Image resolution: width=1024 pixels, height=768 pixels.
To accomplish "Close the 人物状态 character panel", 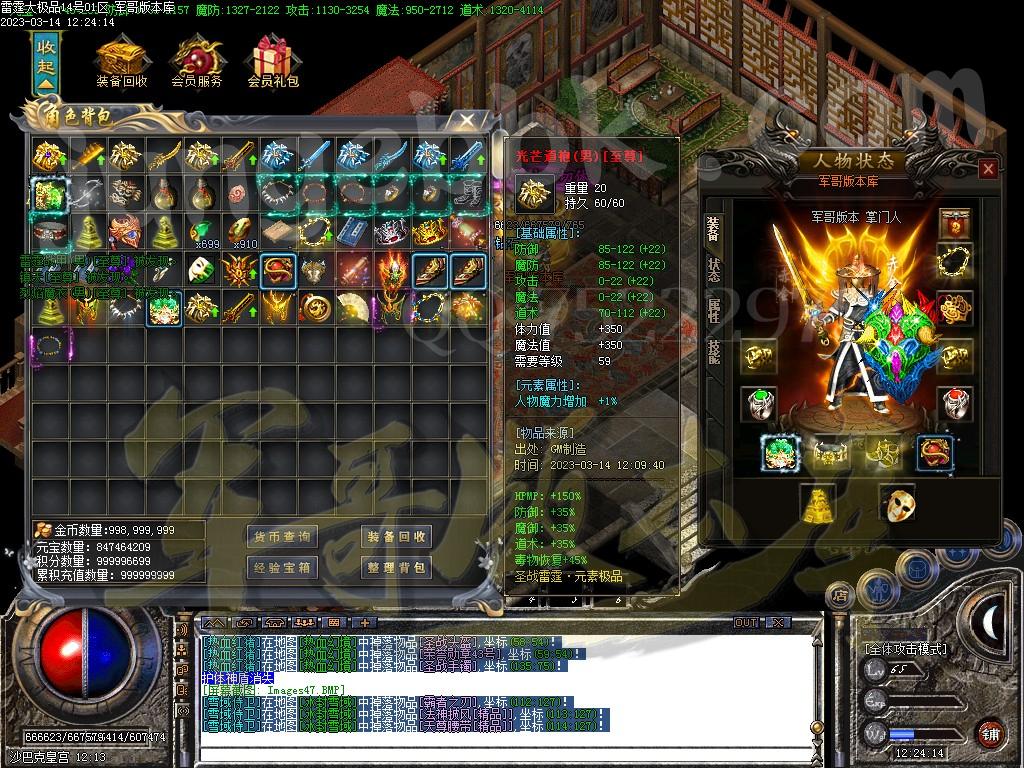I will [988, 169].
